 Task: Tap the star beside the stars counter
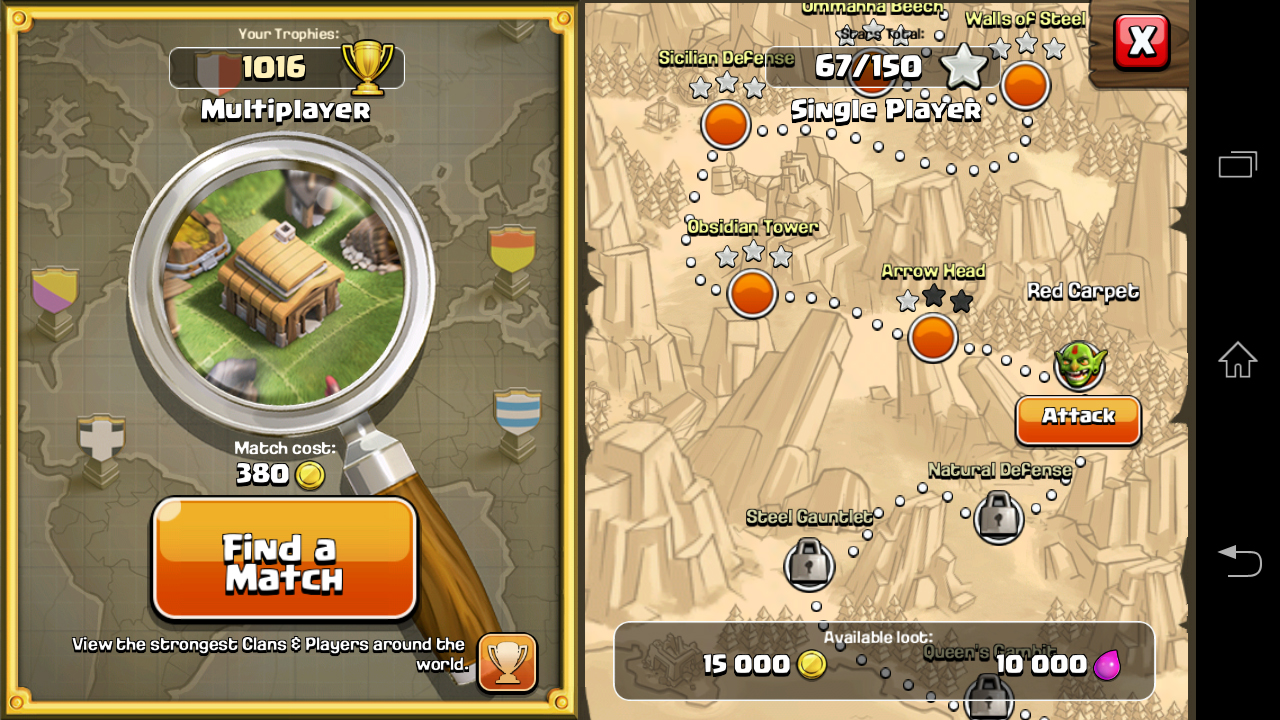click(965, 66)
